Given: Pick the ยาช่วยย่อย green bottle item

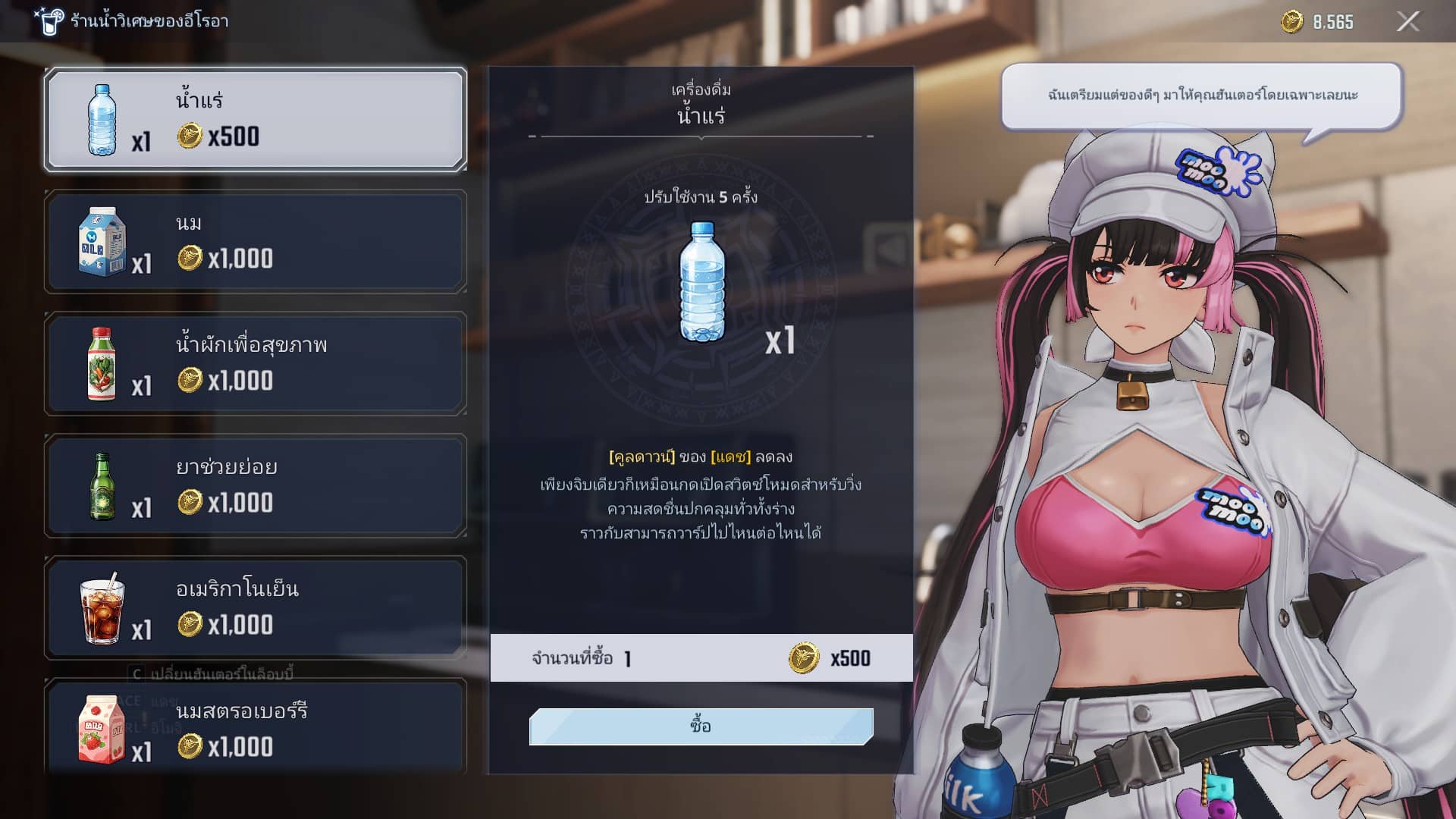Looking at the screenshot, I should tap(256, 485).
